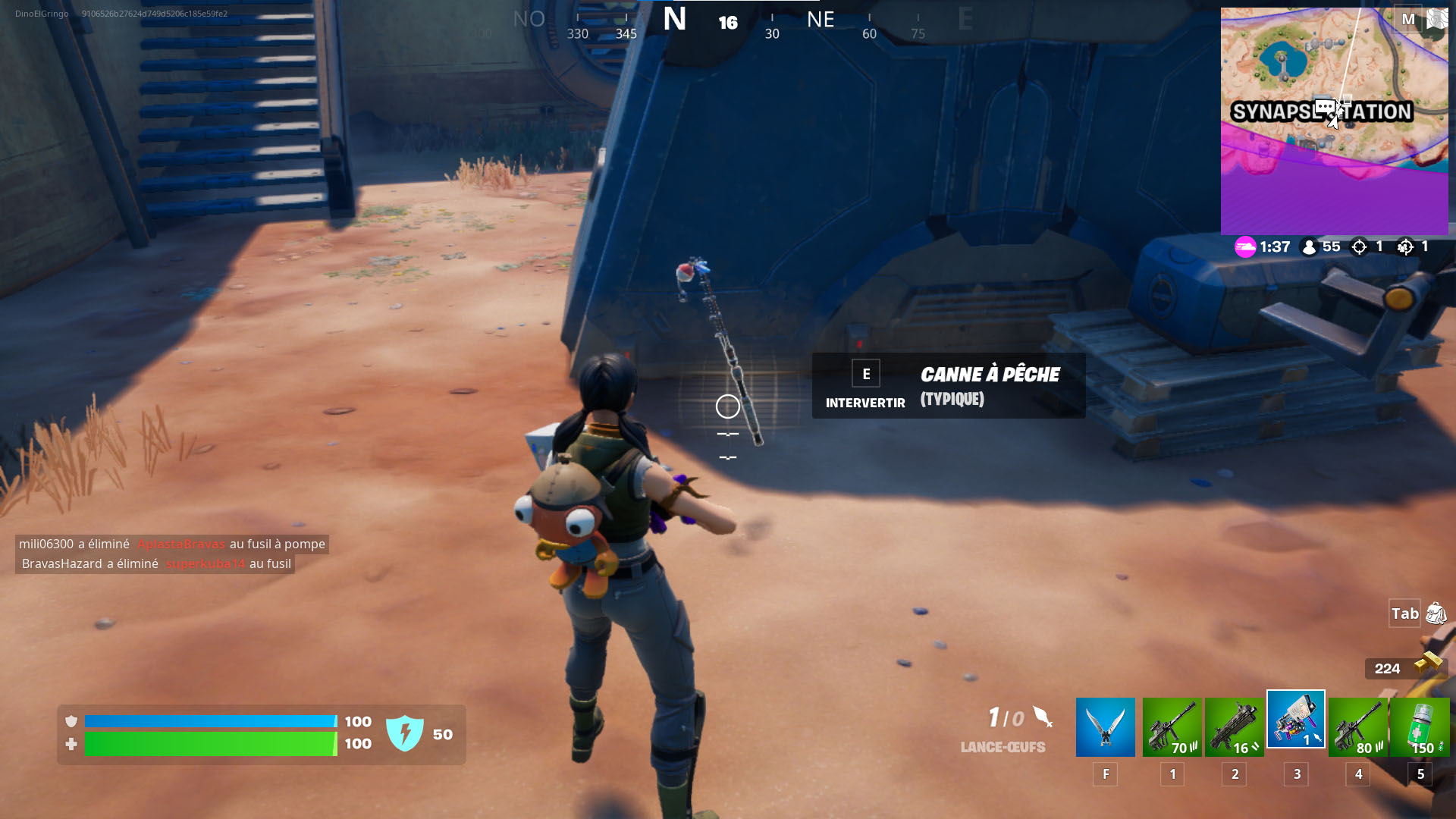Image resolution: width=1456 pixels, height=819 pixels.
Task: Click the blue shield bar showing 100
Action: coord(212,721)
